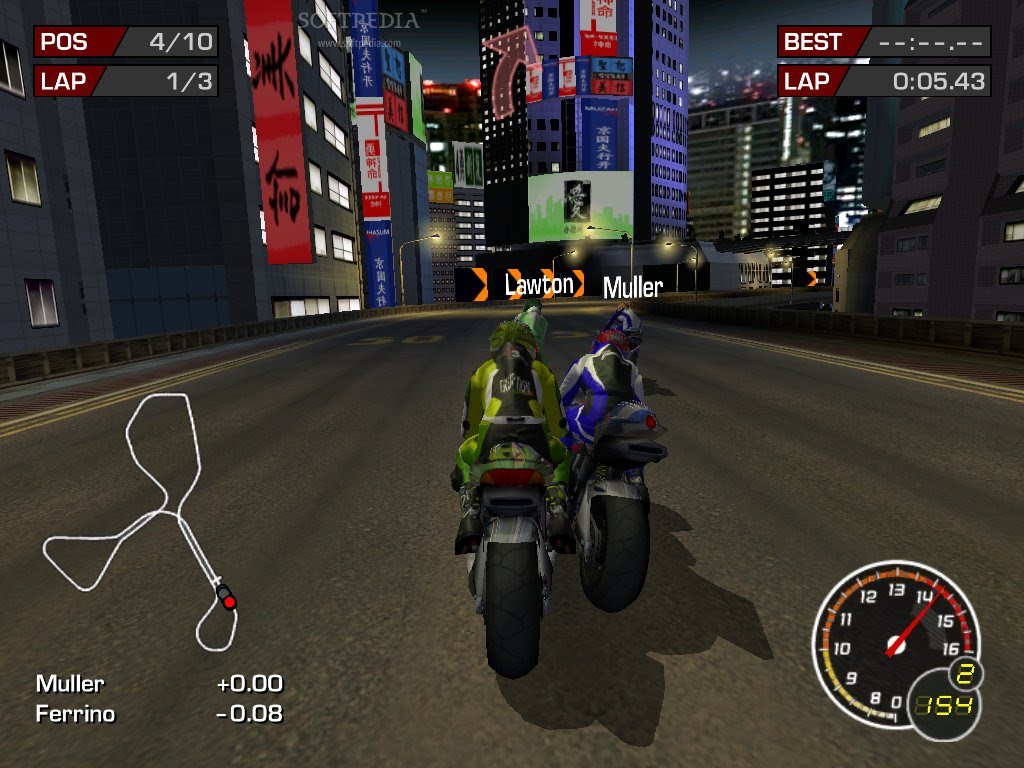Screen dimensions: 1024x768
Task: Click the Lawton rider name tag
Action: [539, 285]
